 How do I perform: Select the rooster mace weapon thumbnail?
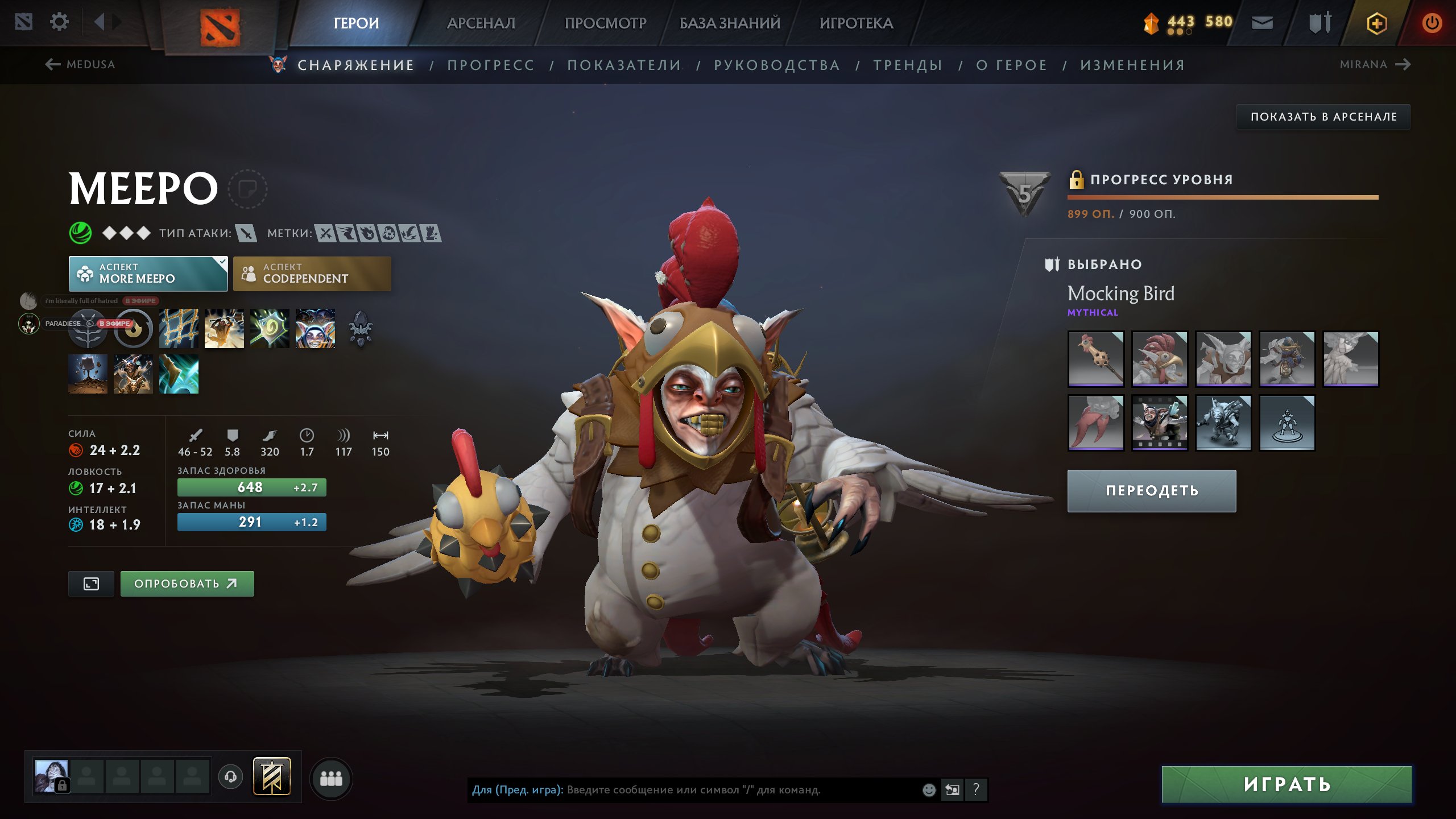click(x=1095, y=359)
